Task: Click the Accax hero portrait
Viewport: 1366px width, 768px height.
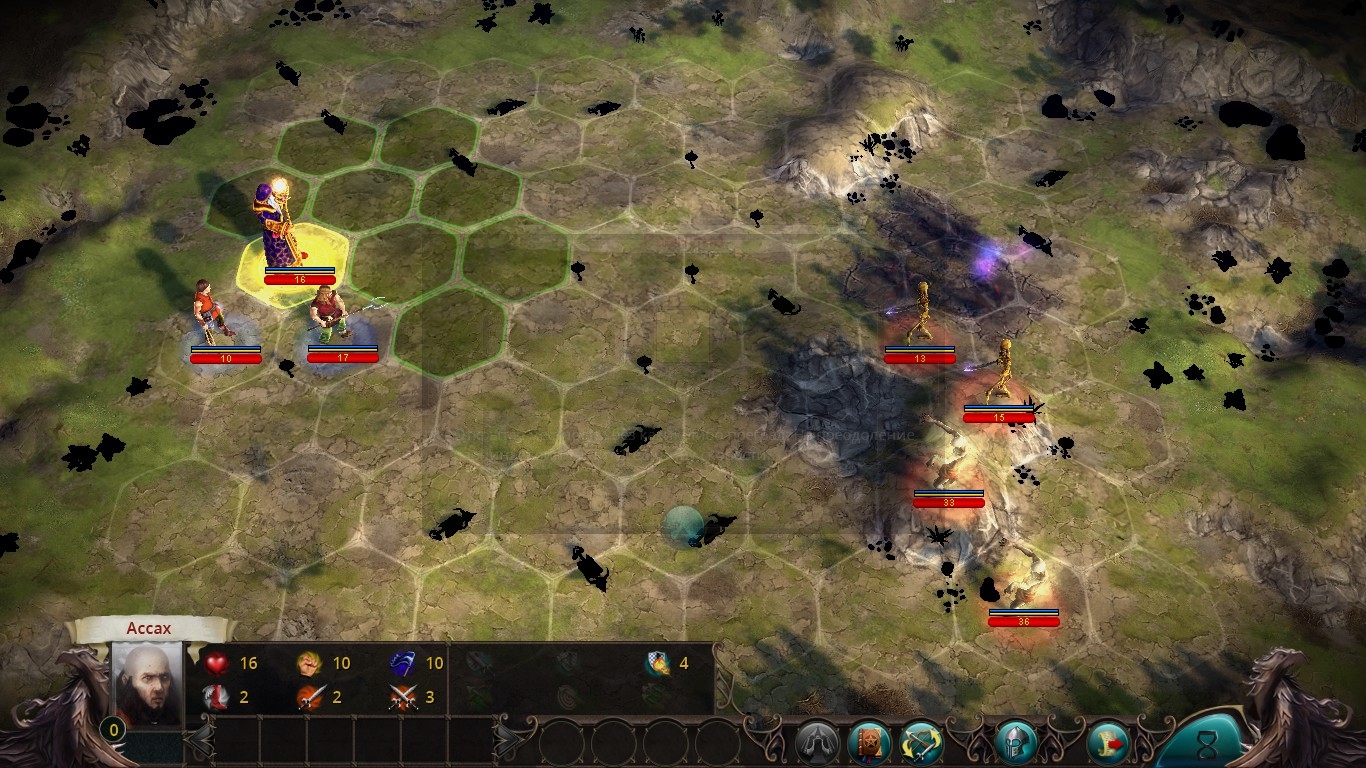Action: (x=147, y=684)
